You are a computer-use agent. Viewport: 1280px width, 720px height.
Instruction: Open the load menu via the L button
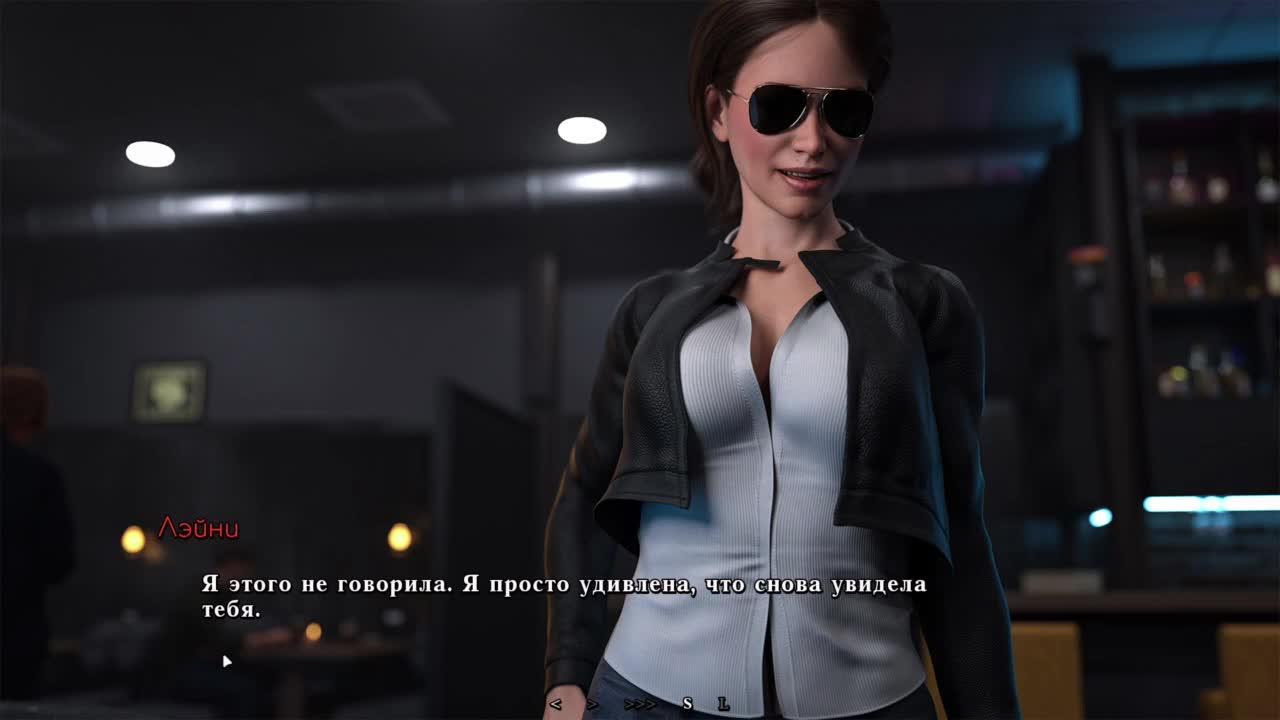[723, 704]
